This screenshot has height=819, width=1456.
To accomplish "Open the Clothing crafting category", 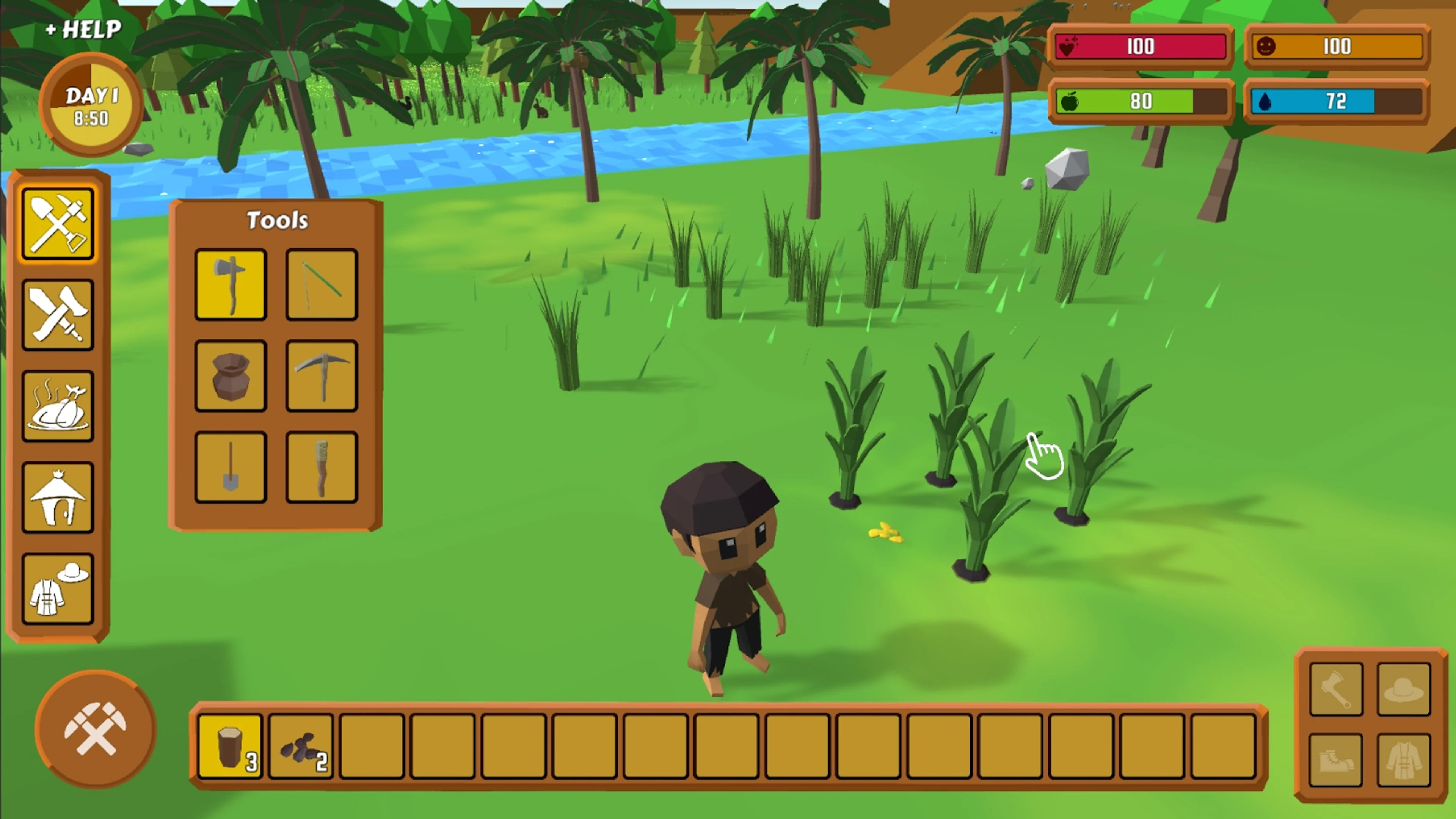I will 58,588.
